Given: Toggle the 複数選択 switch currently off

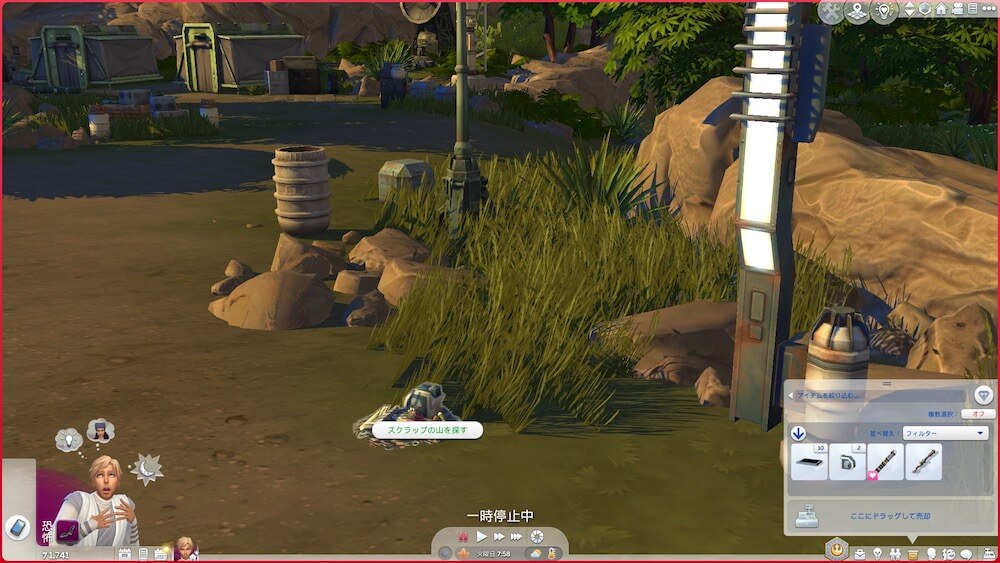Looking at the screenshot, I should [x=977, y=413].
